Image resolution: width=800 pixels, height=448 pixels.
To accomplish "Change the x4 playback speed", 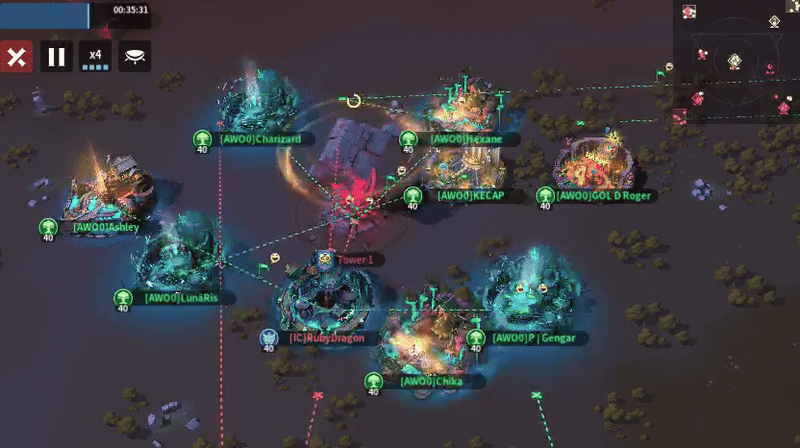I will (x=95, y=56).
